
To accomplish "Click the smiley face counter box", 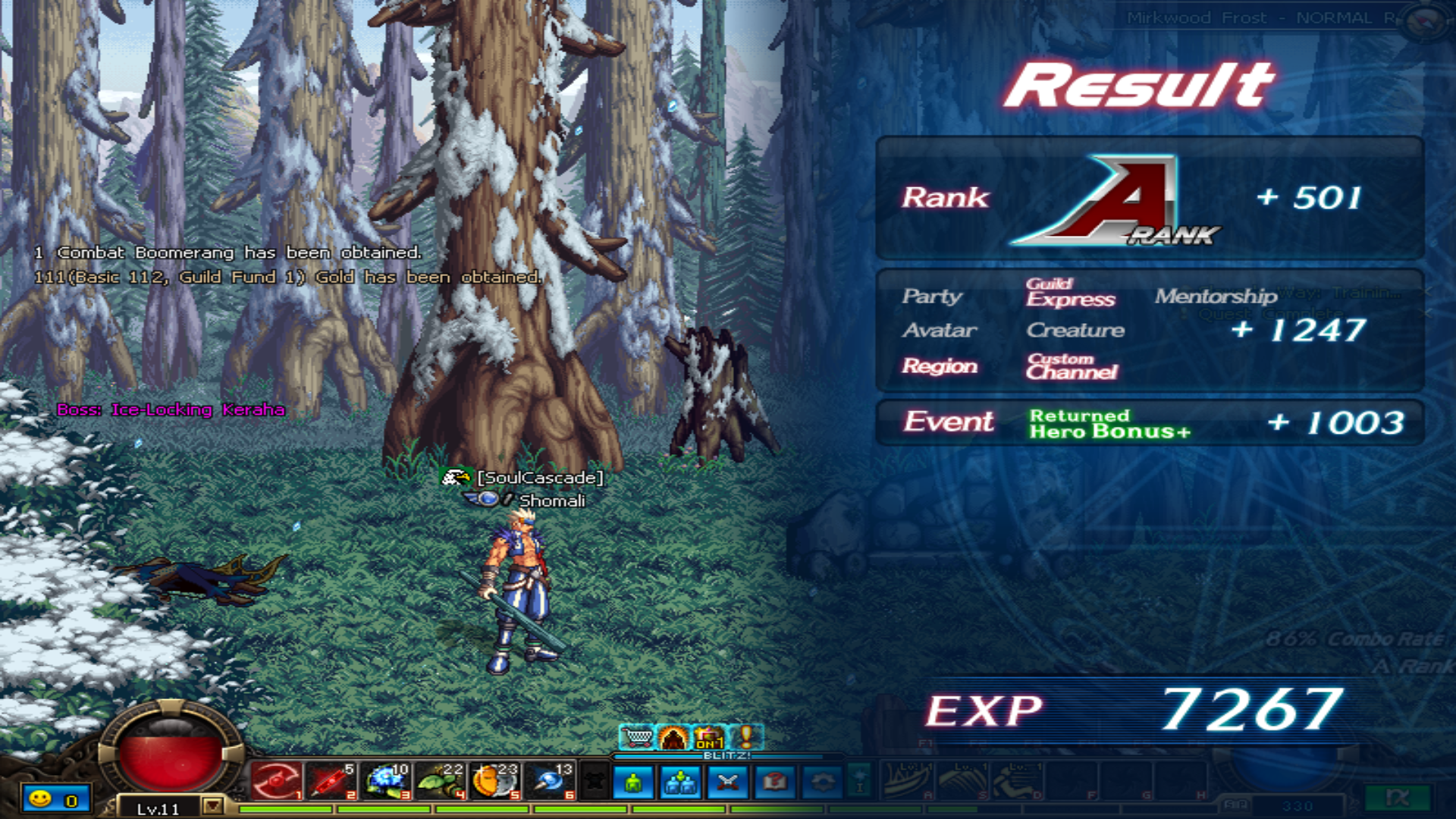I will pos(54,799).
